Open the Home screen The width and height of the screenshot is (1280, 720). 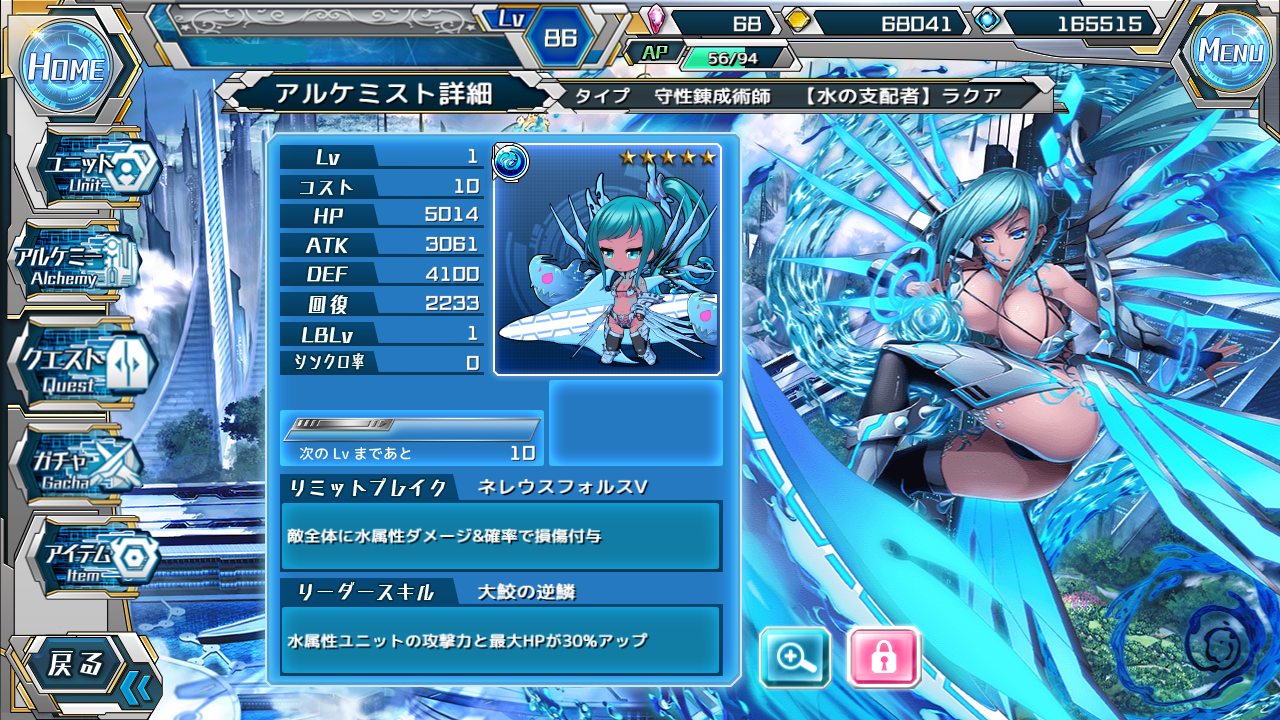point(66,67)
